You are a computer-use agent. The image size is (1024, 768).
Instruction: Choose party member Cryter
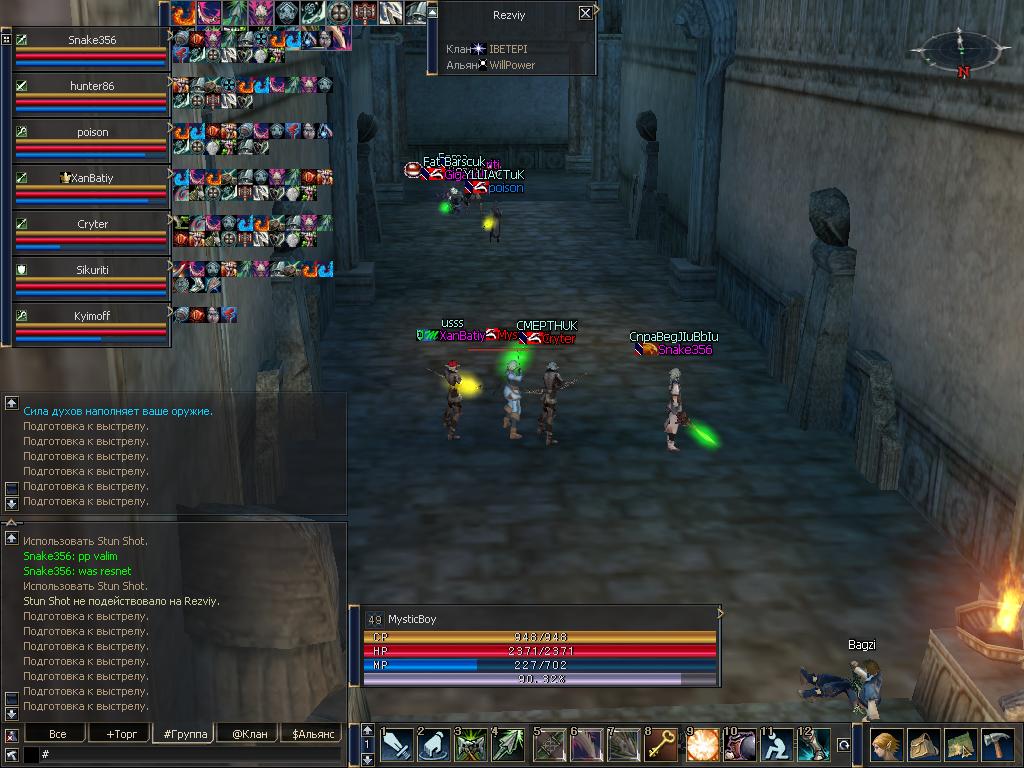(92, 224)
